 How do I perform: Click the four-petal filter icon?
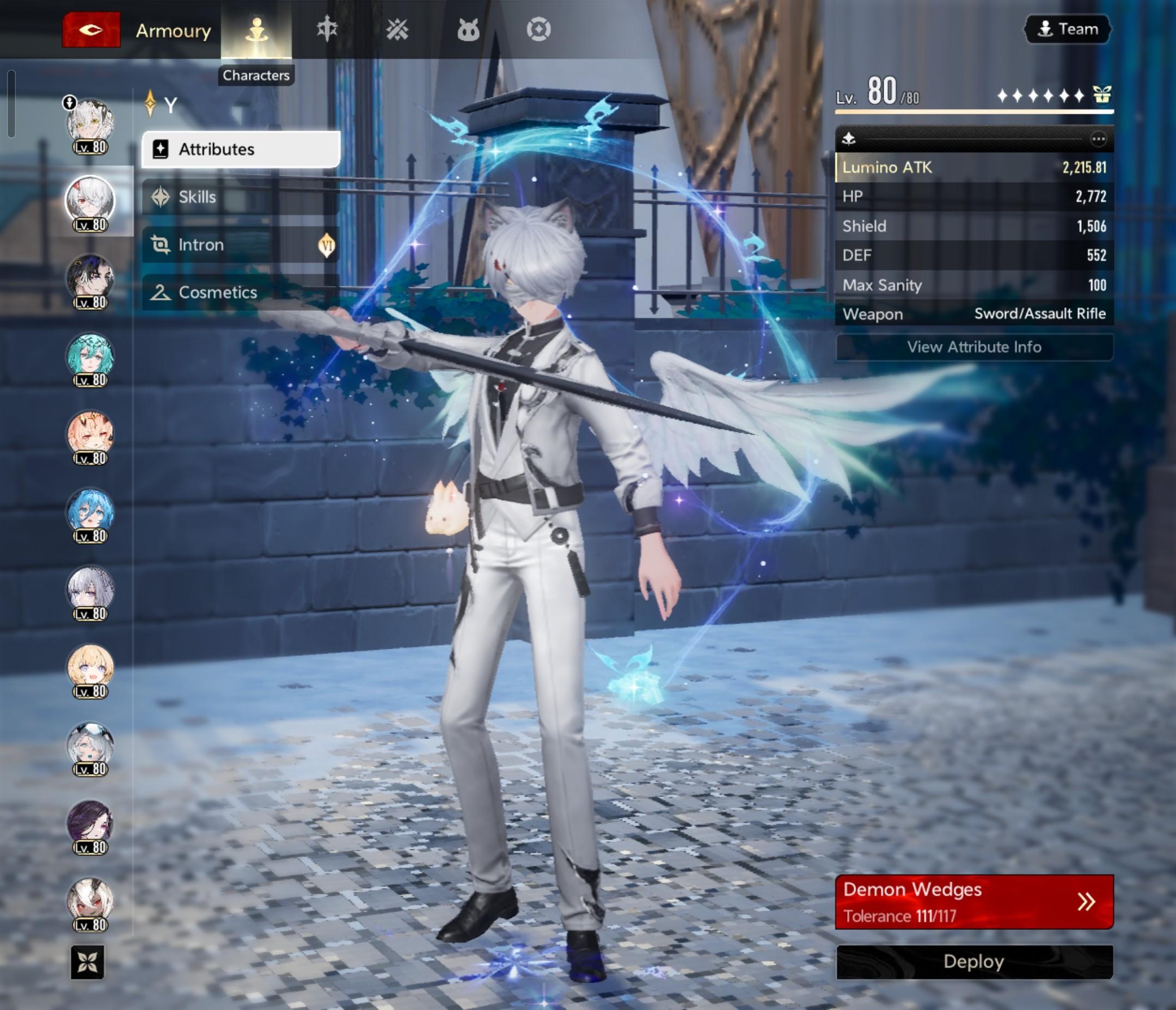point(88,962)
